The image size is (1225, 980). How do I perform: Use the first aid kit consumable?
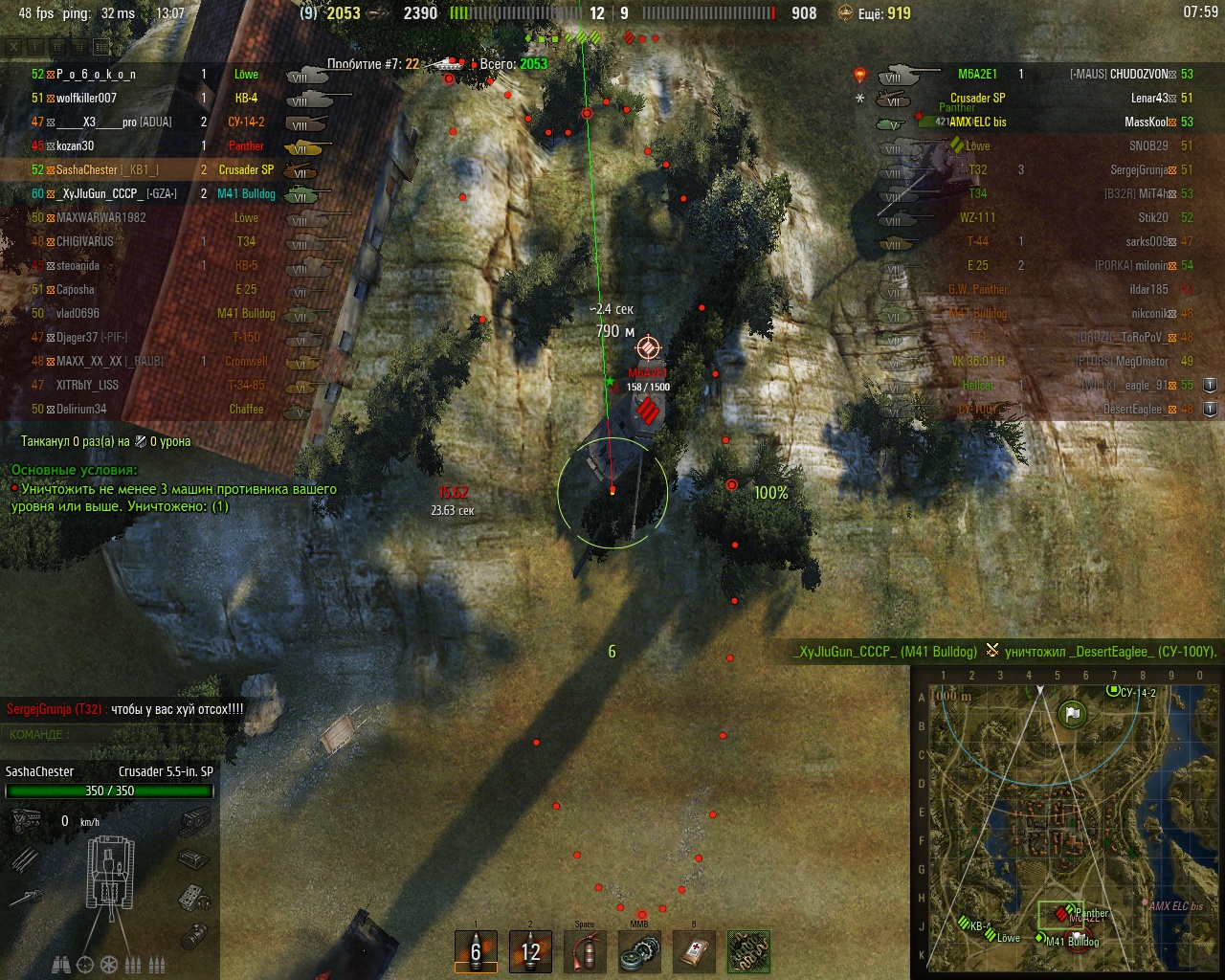coord(694,950)
